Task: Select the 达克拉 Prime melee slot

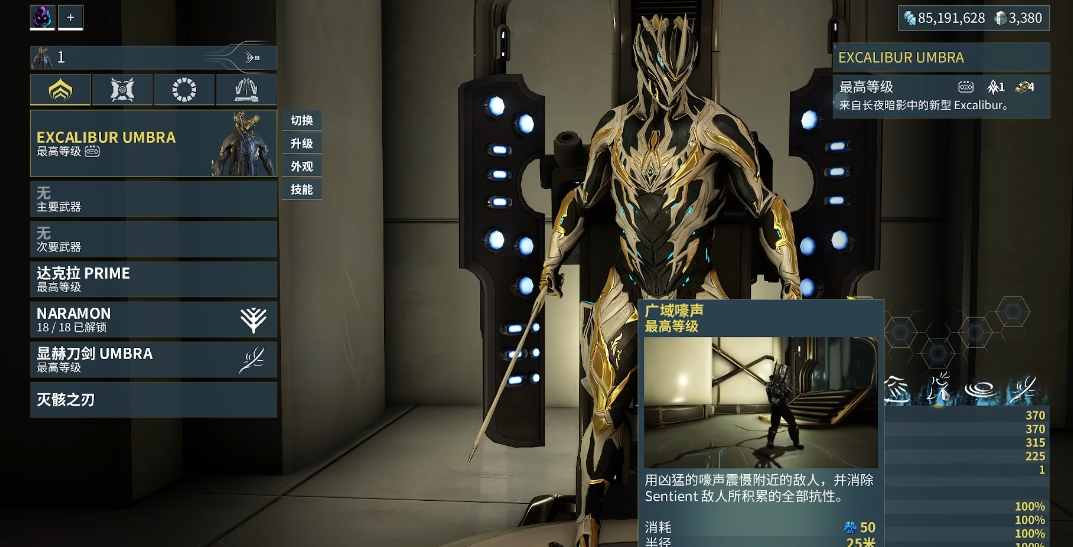Action: [153, 279]
